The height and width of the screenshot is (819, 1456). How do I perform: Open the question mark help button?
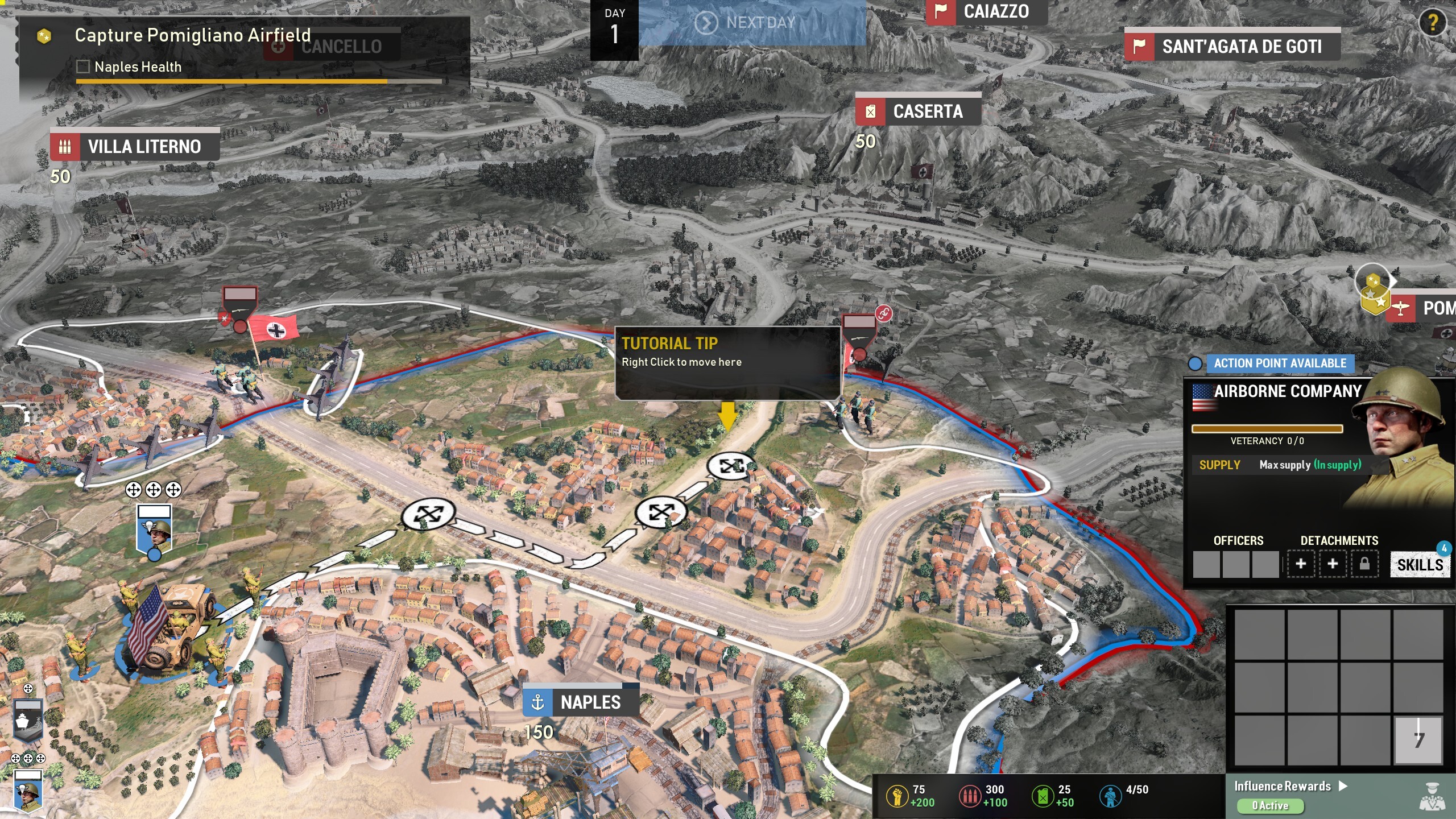point(1432,23)
